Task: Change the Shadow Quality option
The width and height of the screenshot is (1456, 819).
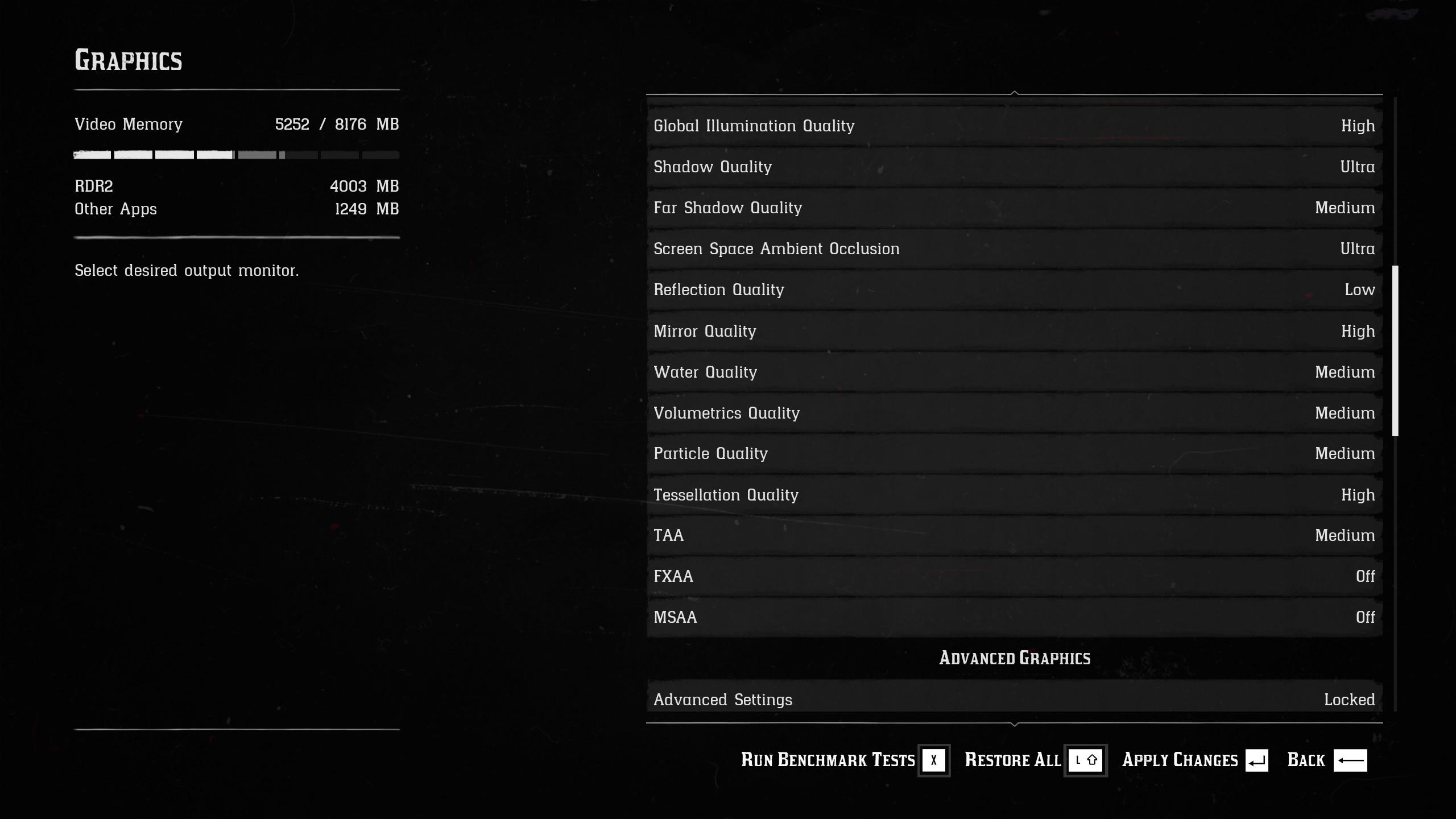Action: [1014, 167]
